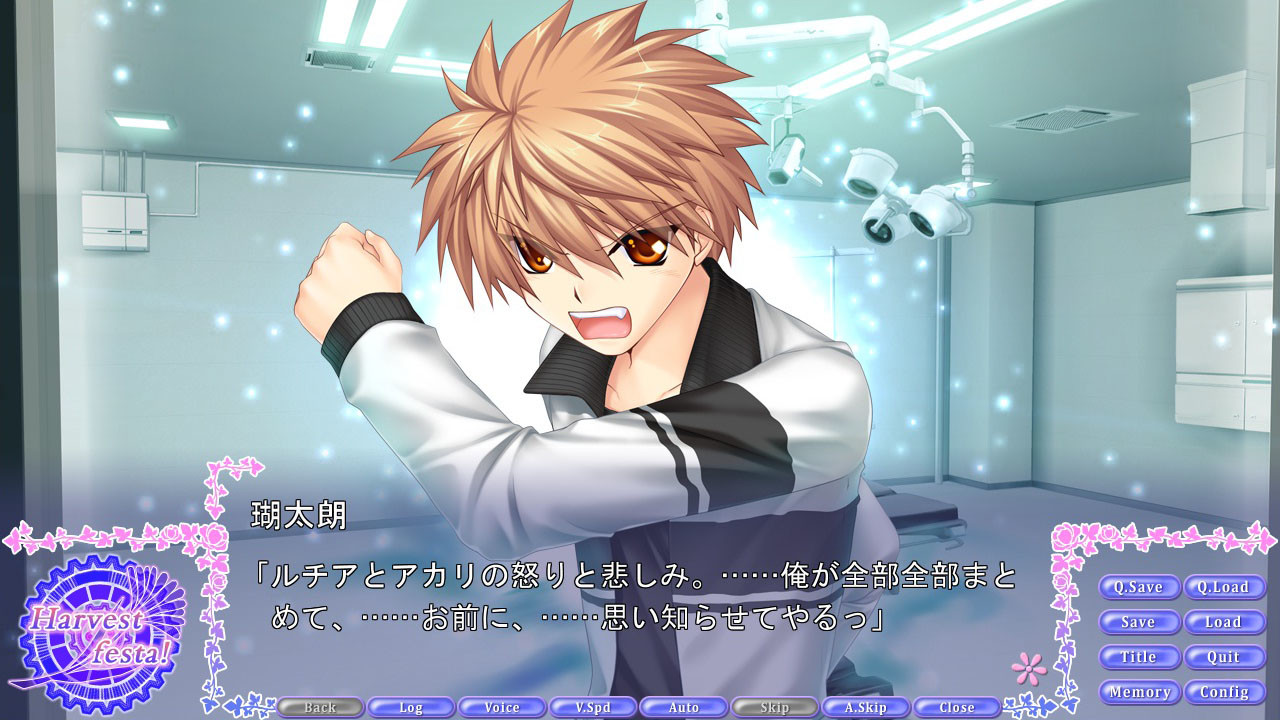Quit the game
1280x720 pixels.
(1224, 657)
